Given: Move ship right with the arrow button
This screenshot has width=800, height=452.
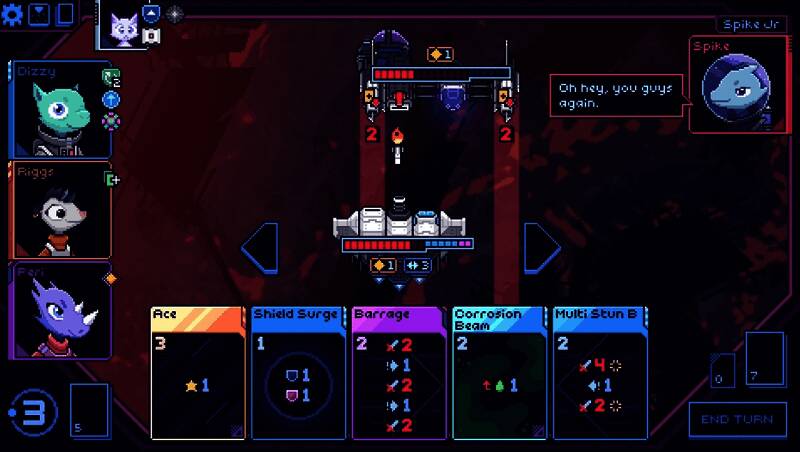Looking at the screenshot, I should point(542,247).
